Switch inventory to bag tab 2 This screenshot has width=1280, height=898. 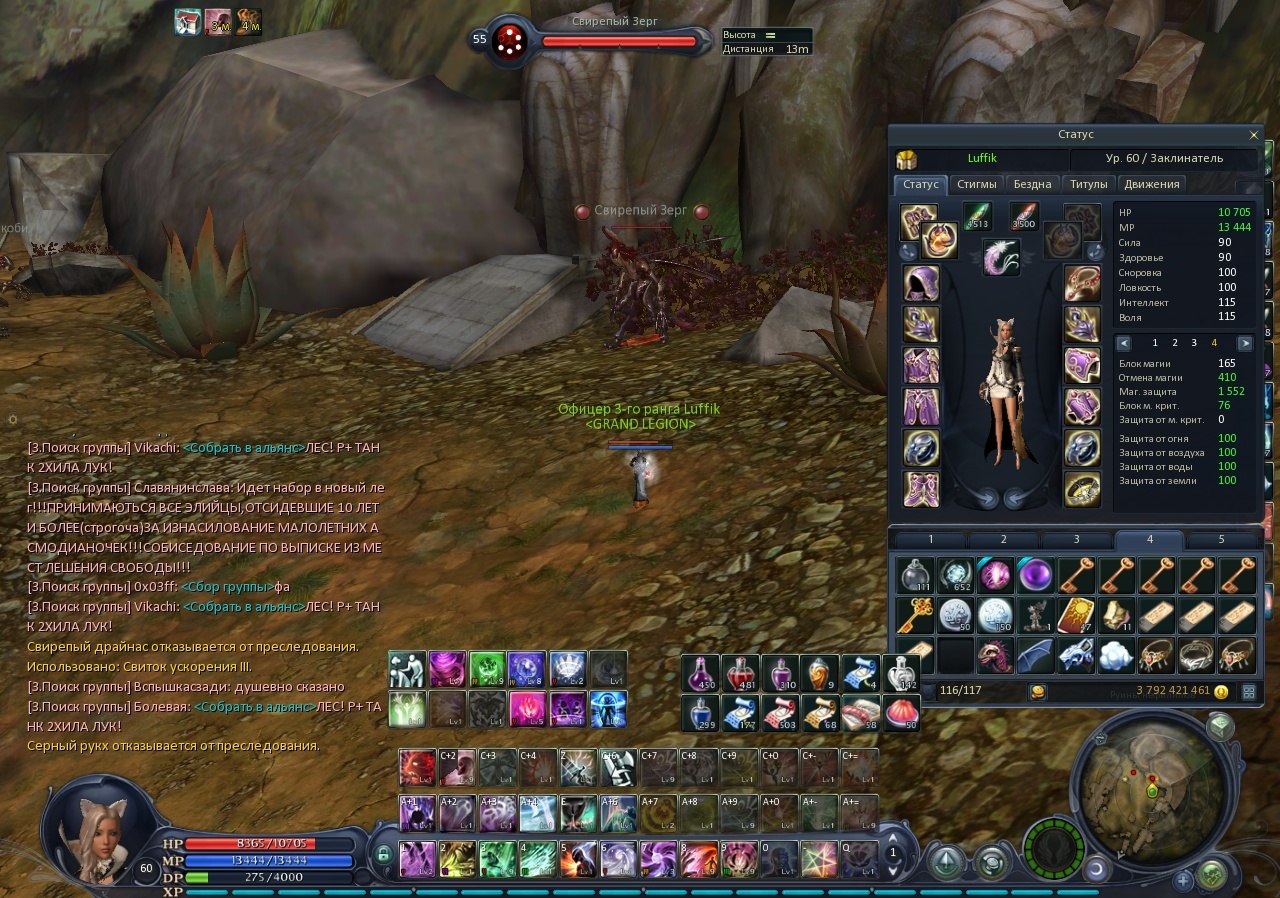(1004, 540)
